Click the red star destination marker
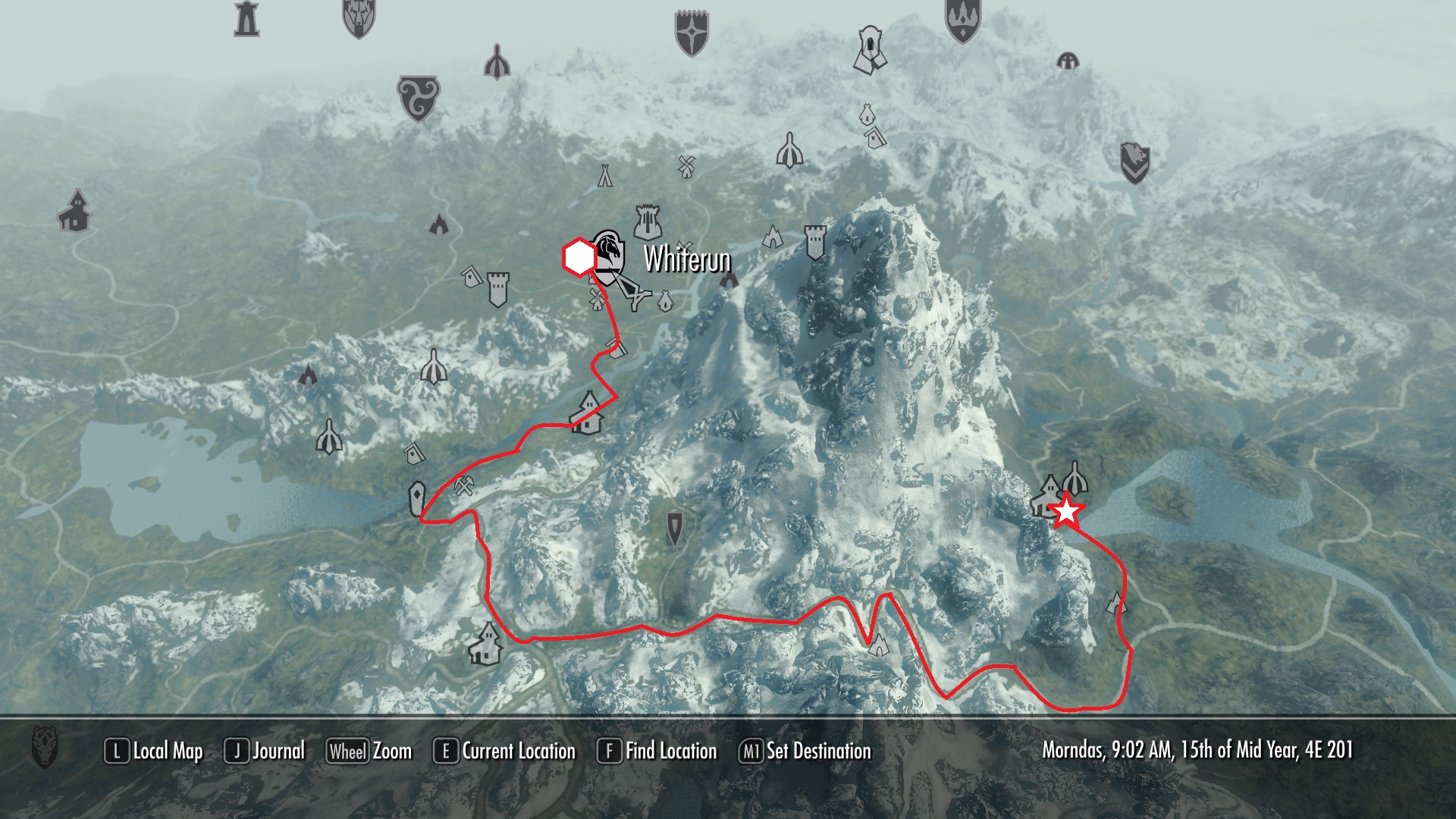Image resolution: width=1456 pixels, height=819 pixels. pyautogui.click(x=1067, y=511)
